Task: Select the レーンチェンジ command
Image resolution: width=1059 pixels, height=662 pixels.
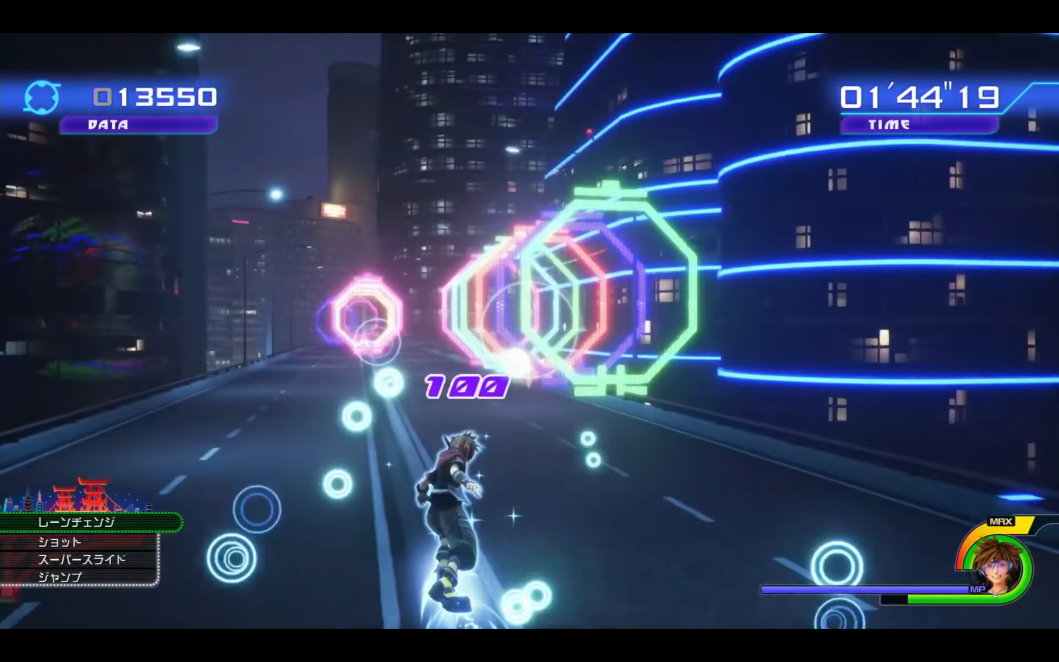Action: pyautogui.click(x=88, y=522)
